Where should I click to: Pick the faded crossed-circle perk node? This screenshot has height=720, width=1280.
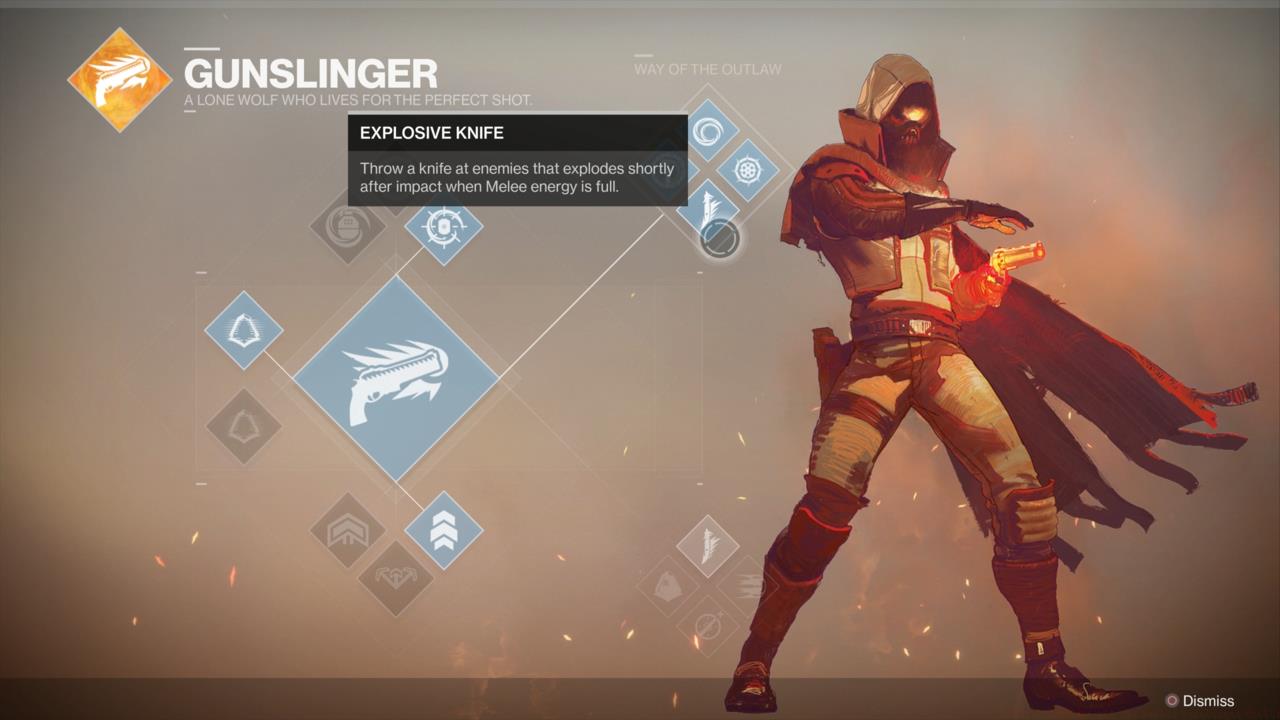point(708,626)
